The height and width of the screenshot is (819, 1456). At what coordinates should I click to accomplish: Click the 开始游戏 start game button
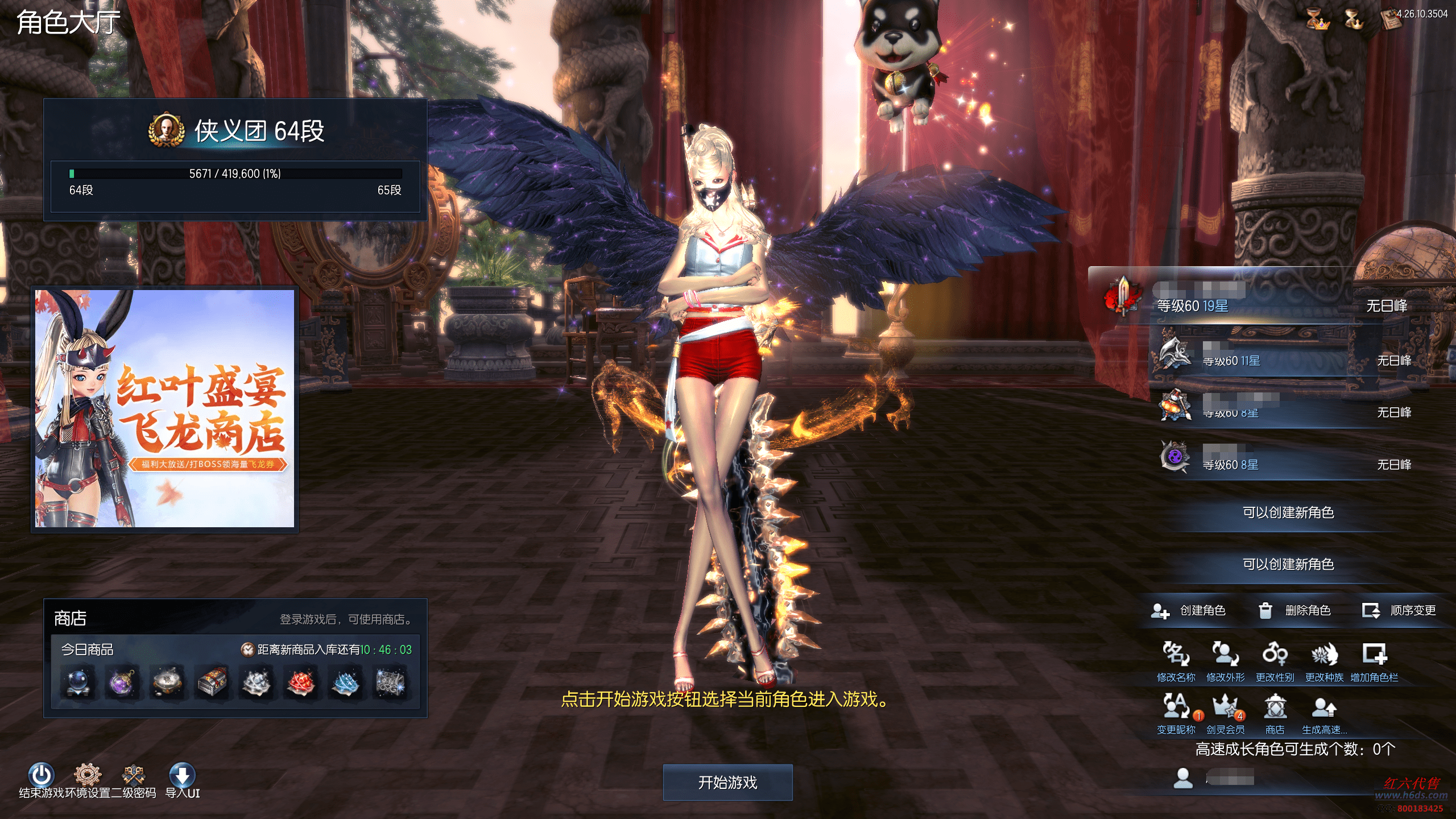[727, 783]
